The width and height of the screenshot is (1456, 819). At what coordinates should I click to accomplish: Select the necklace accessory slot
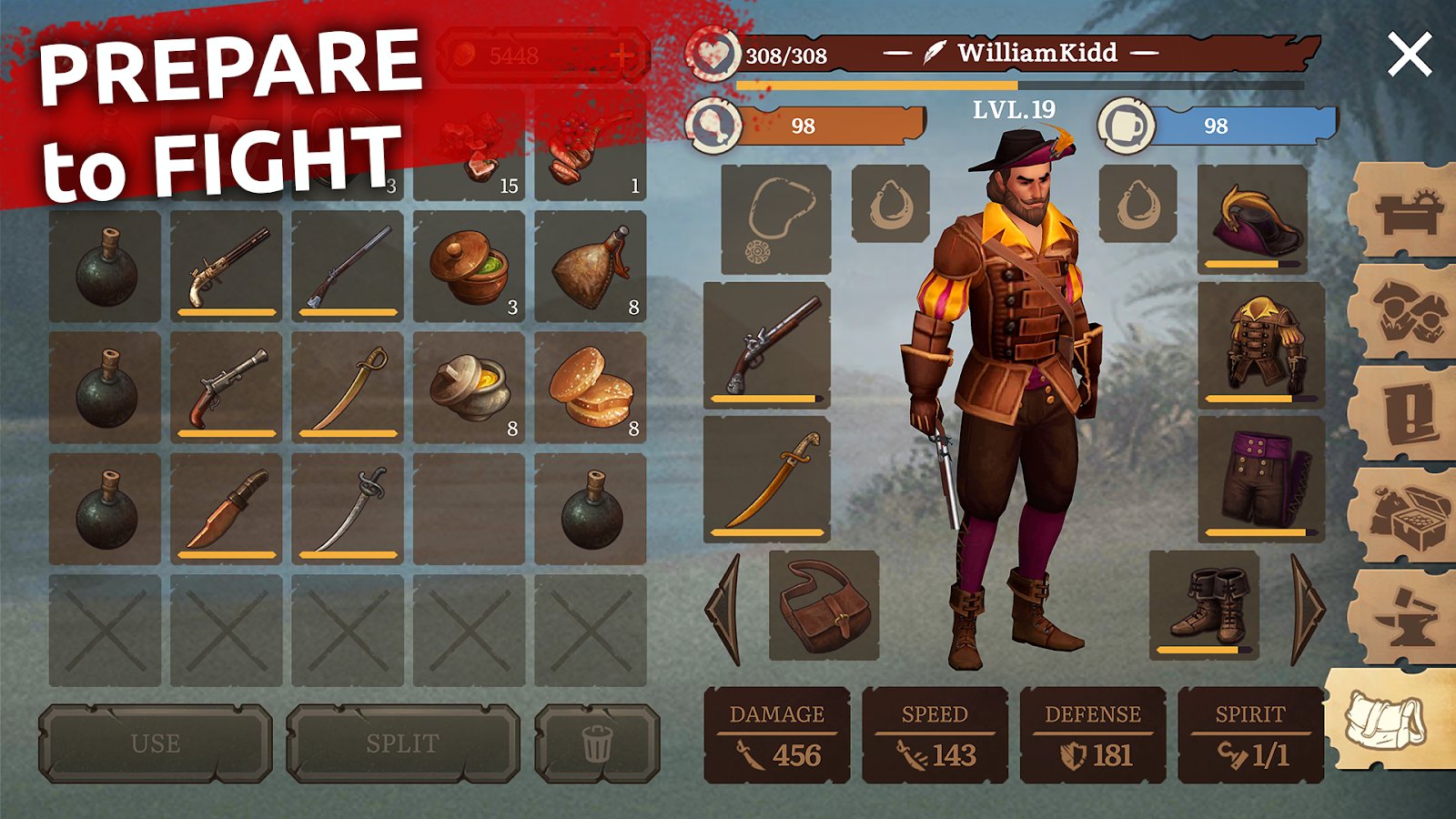(775, 219)
